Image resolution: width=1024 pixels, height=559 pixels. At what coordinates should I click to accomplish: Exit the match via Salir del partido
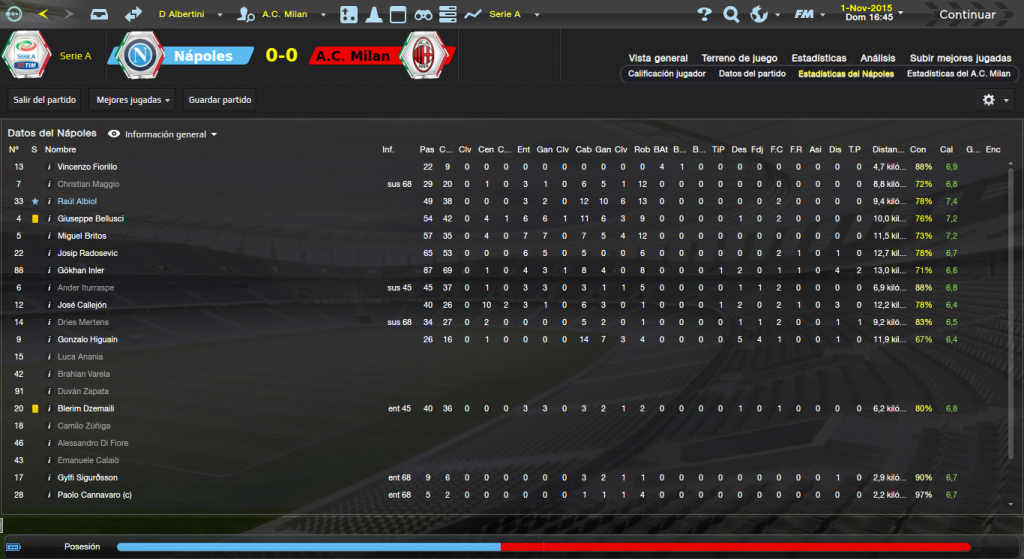pos(43,100)
